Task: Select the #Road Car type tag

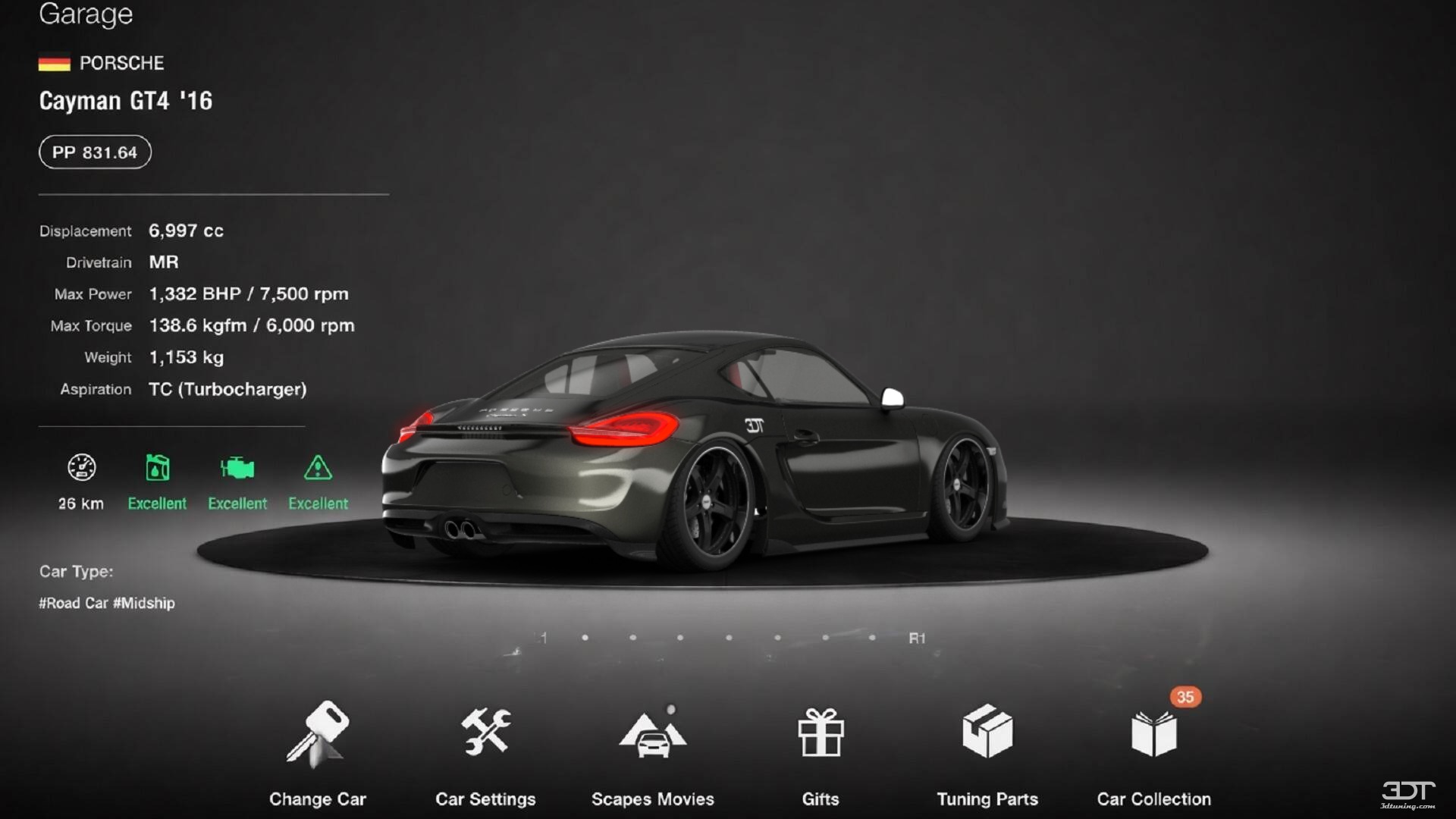Action: click(x=73, y=603)
